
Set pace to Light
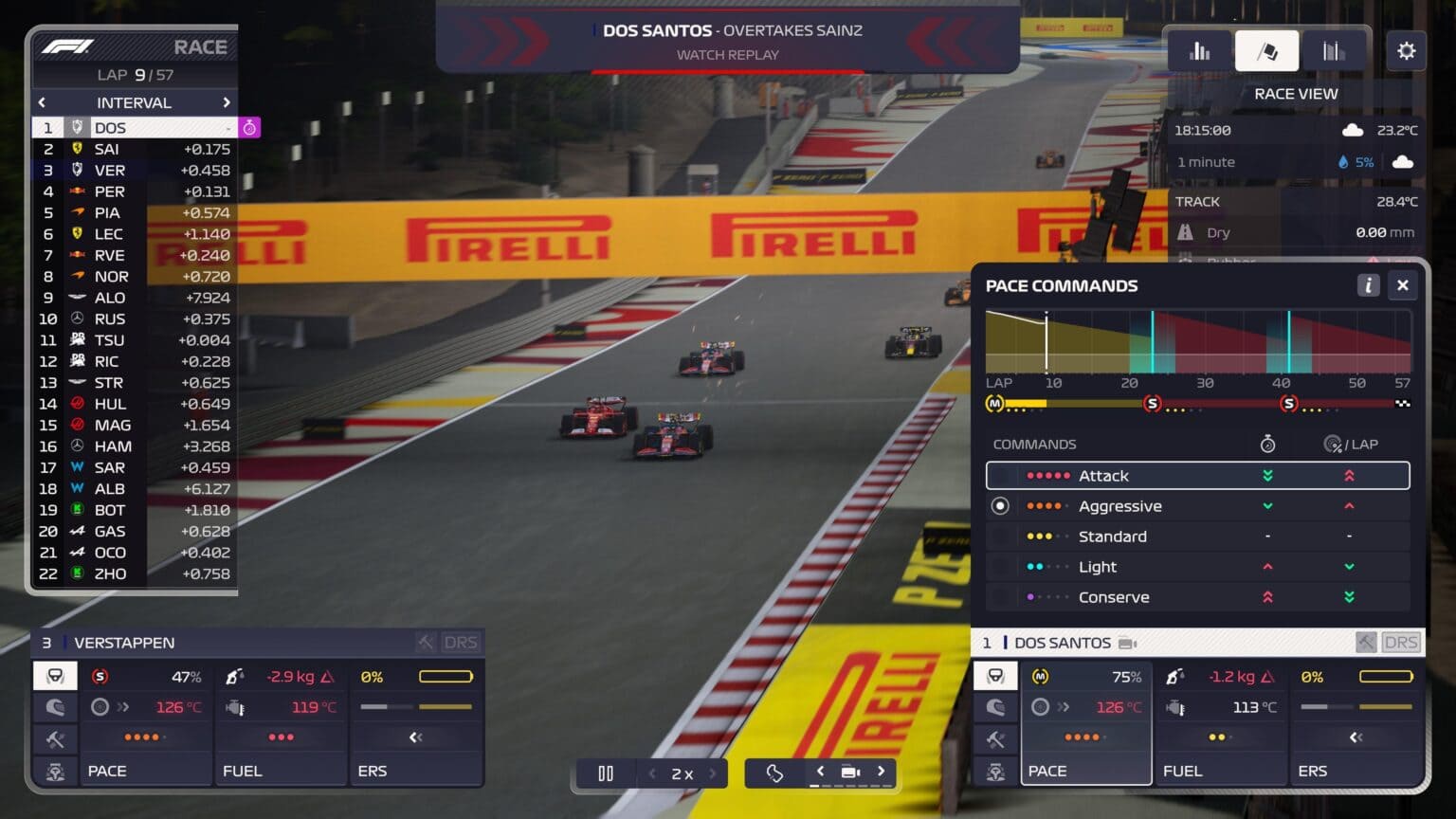[1197, 567]
